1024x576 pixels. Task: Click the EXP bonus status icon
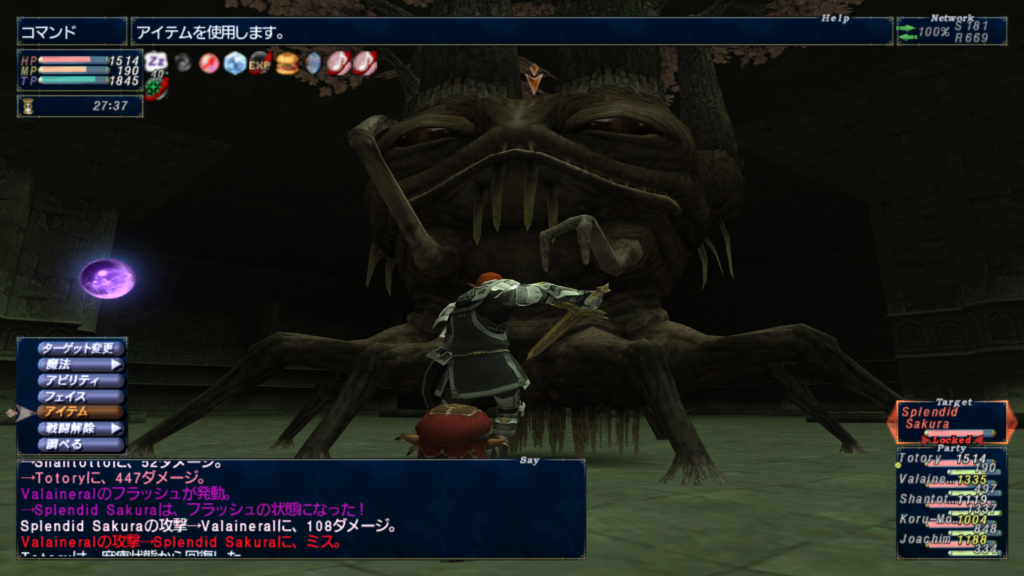(260, 63)
